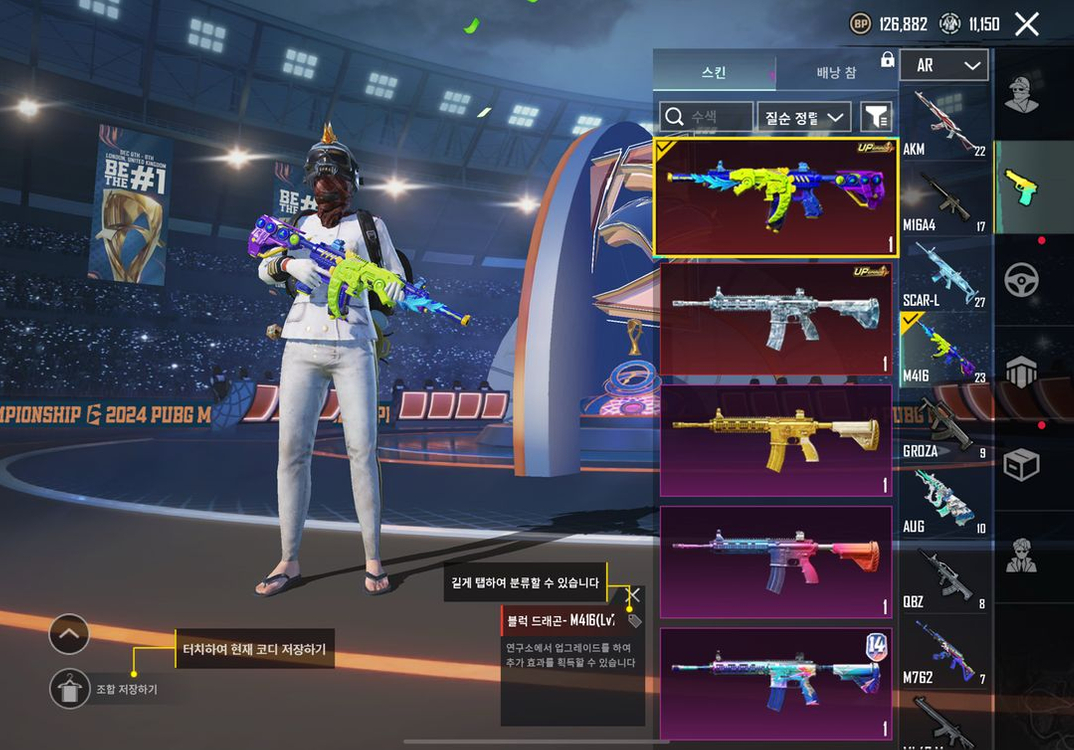Image resolution: width=1074 pixels, height=750 pixels.
Task: Select the silver glacier M416 skin
Action: 775,319
